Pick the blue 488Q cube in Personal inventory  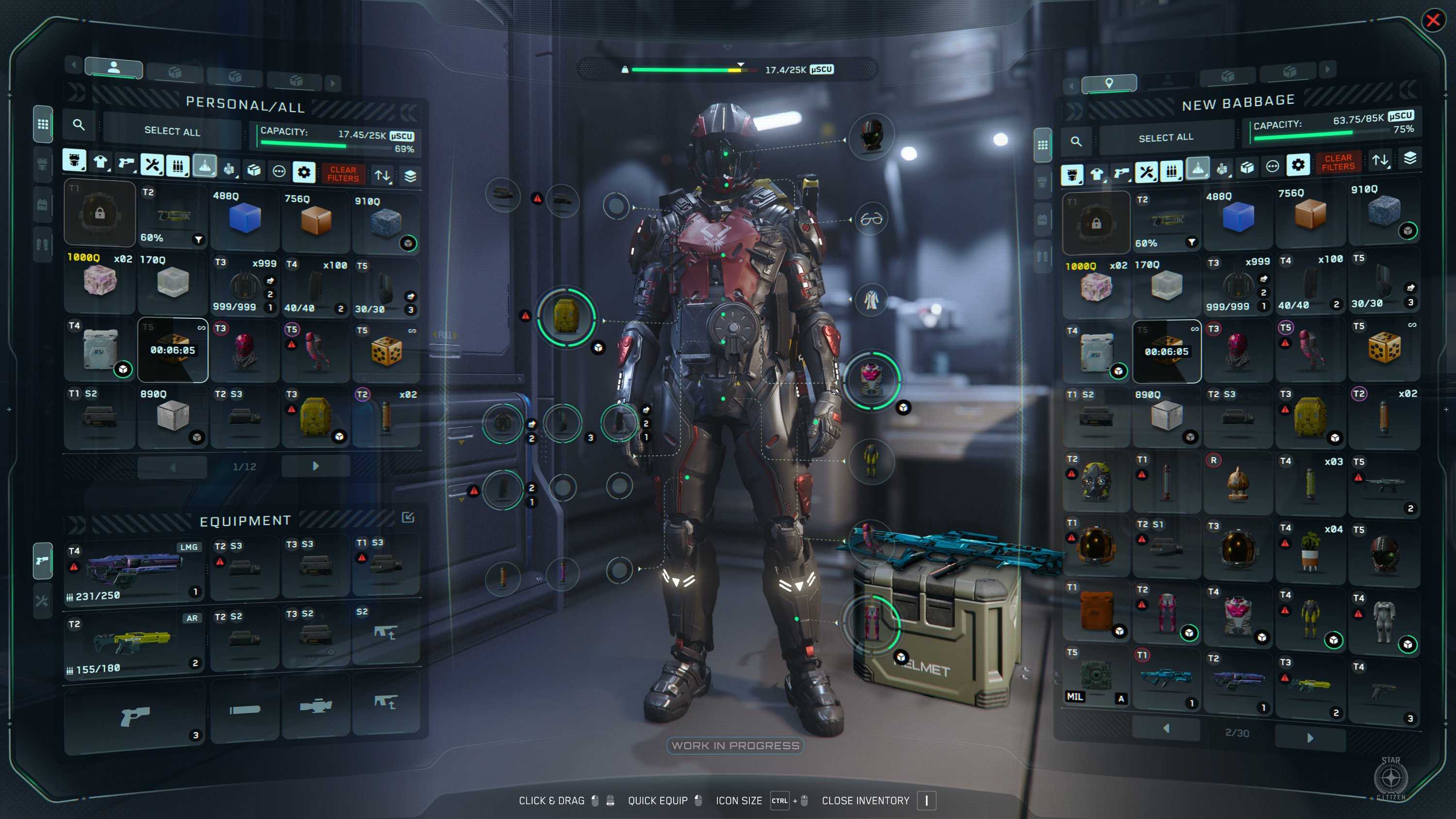245,219
